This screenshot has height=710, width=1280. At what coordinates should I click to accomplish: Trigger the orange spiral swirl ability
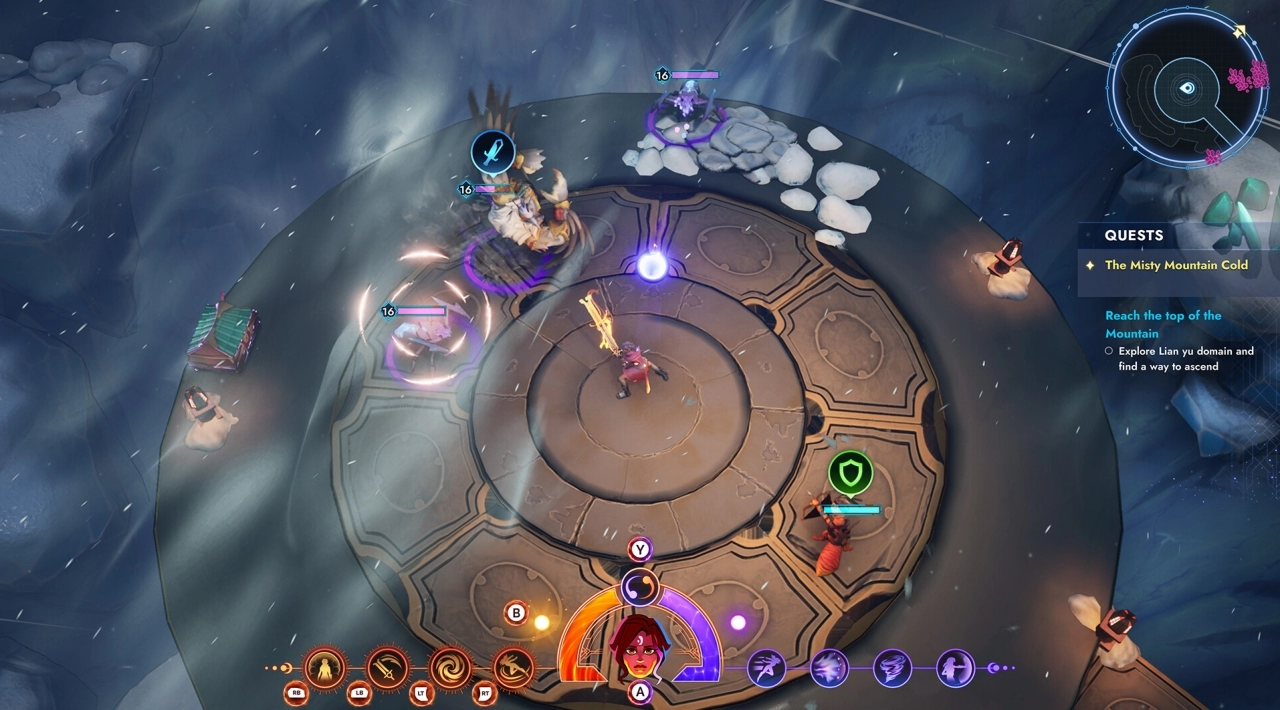(451, 667)
